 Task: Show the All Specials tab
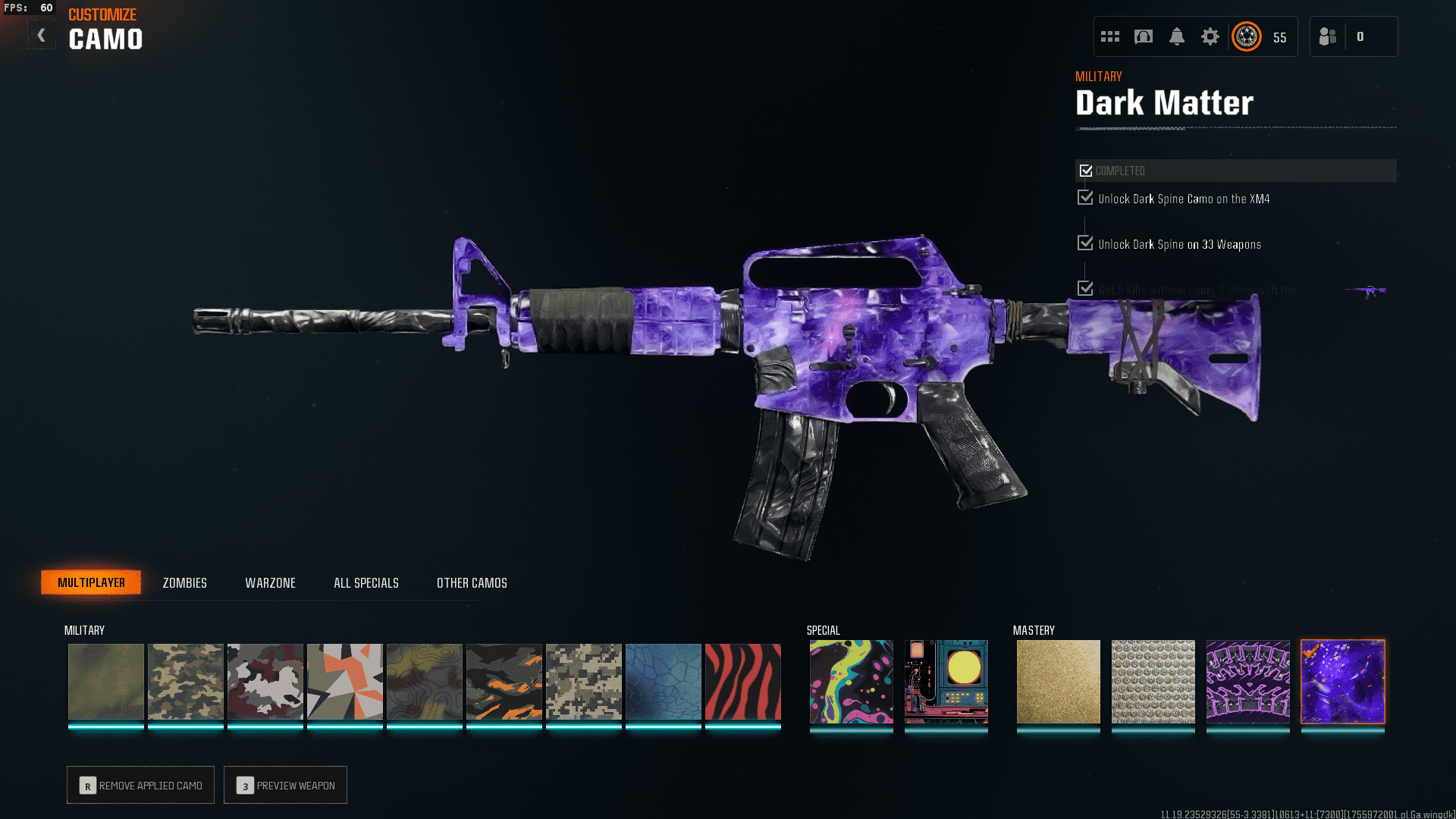click(366, 582)
